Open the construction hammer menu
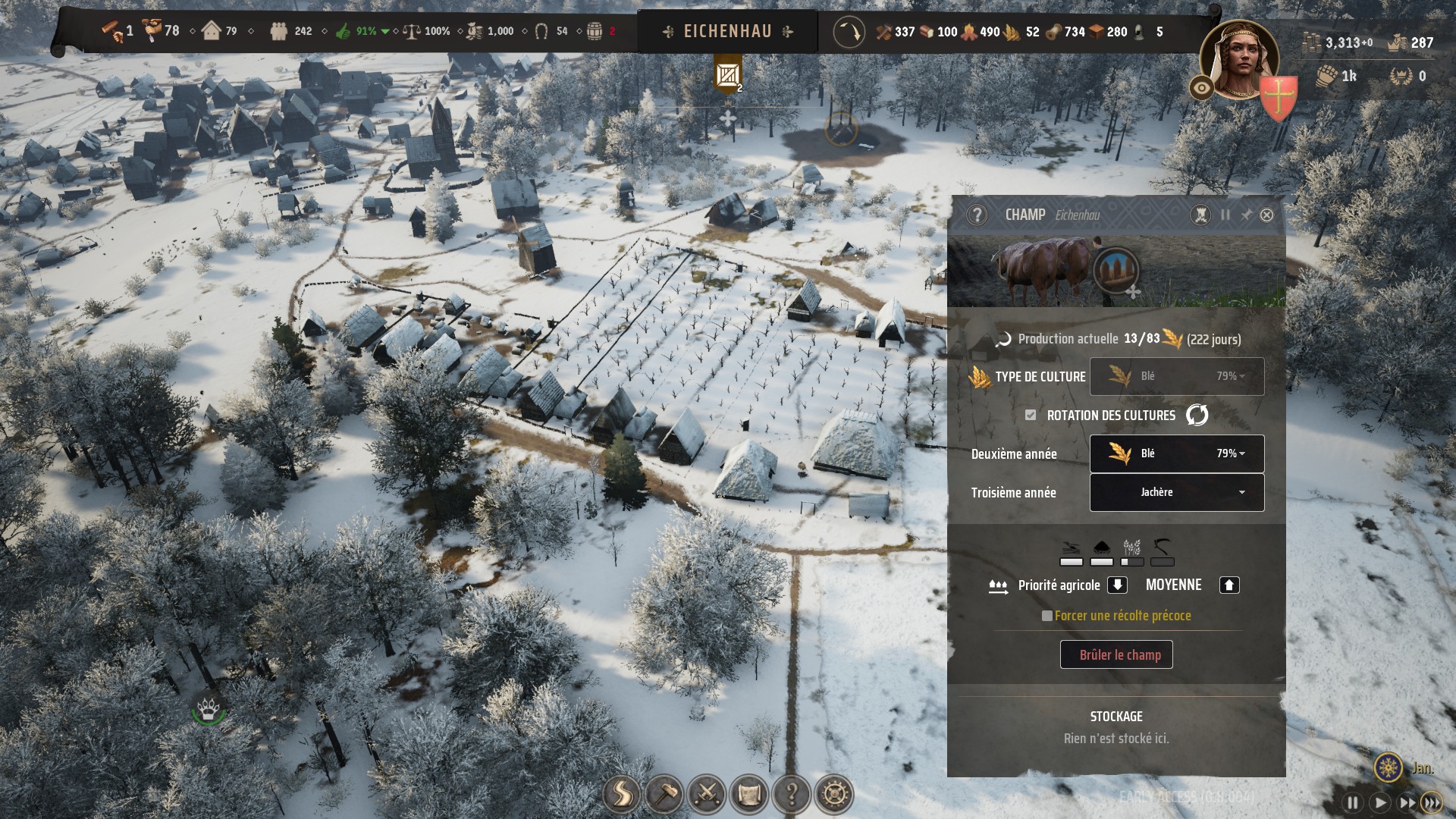Screen dimensions: 1456x819 click(x=664, y=795)
